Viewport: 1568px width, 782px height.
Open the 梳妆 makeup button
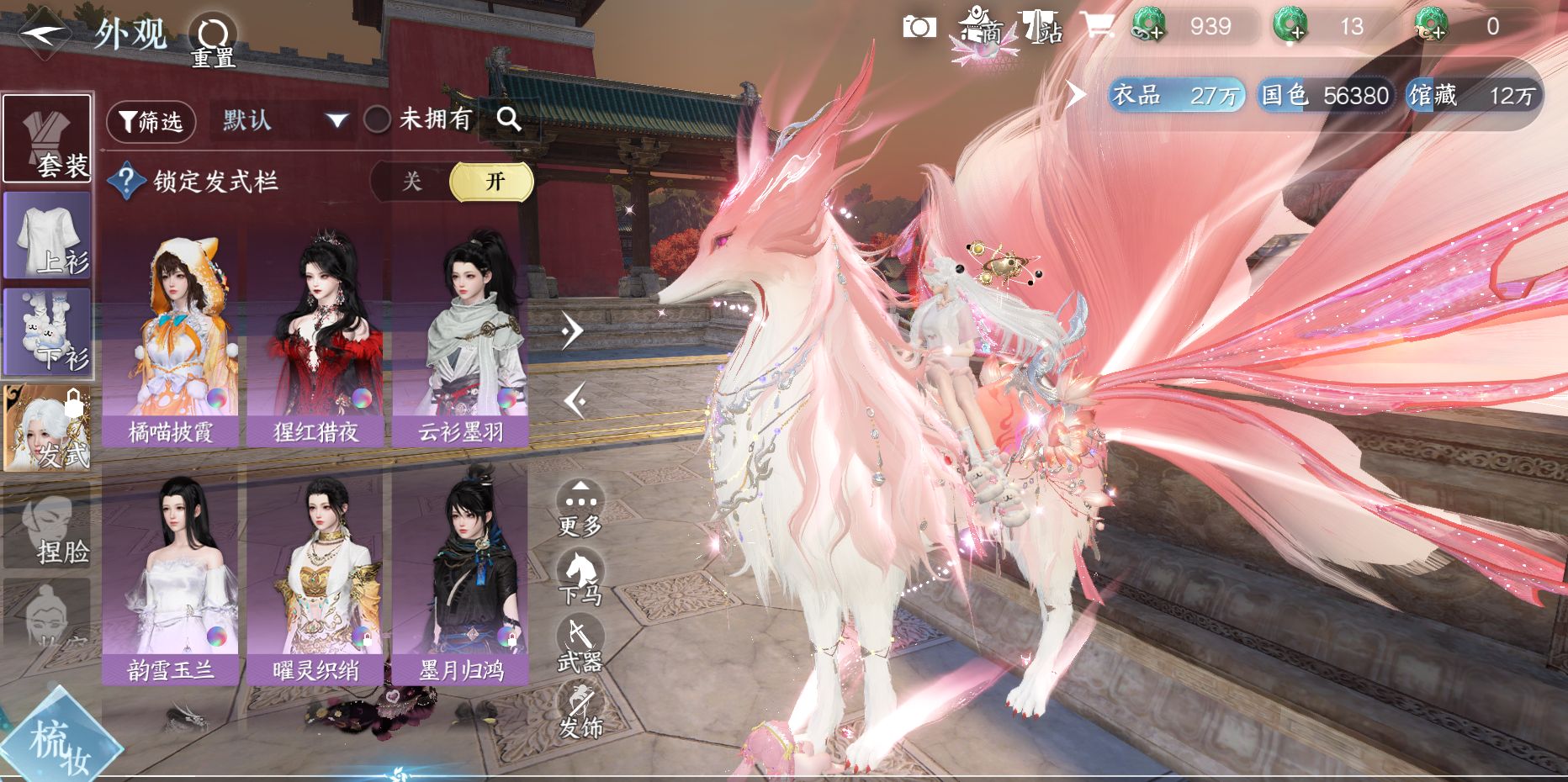pyautogui.click(x=59, y=742)
